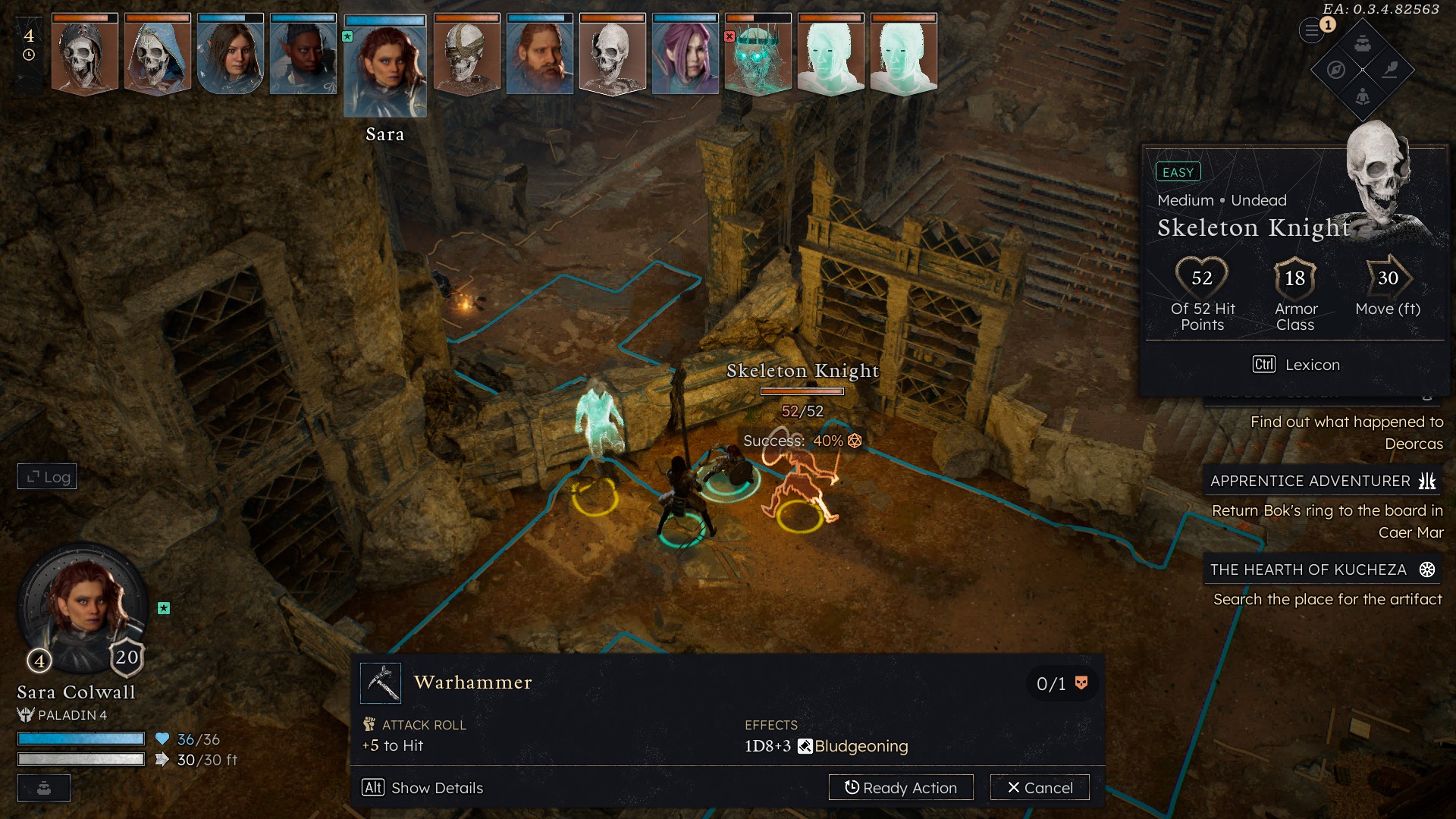Select the purple-haired woman's initiative portrait
This screenshot has height=819, width=1456.
(685, 56)
